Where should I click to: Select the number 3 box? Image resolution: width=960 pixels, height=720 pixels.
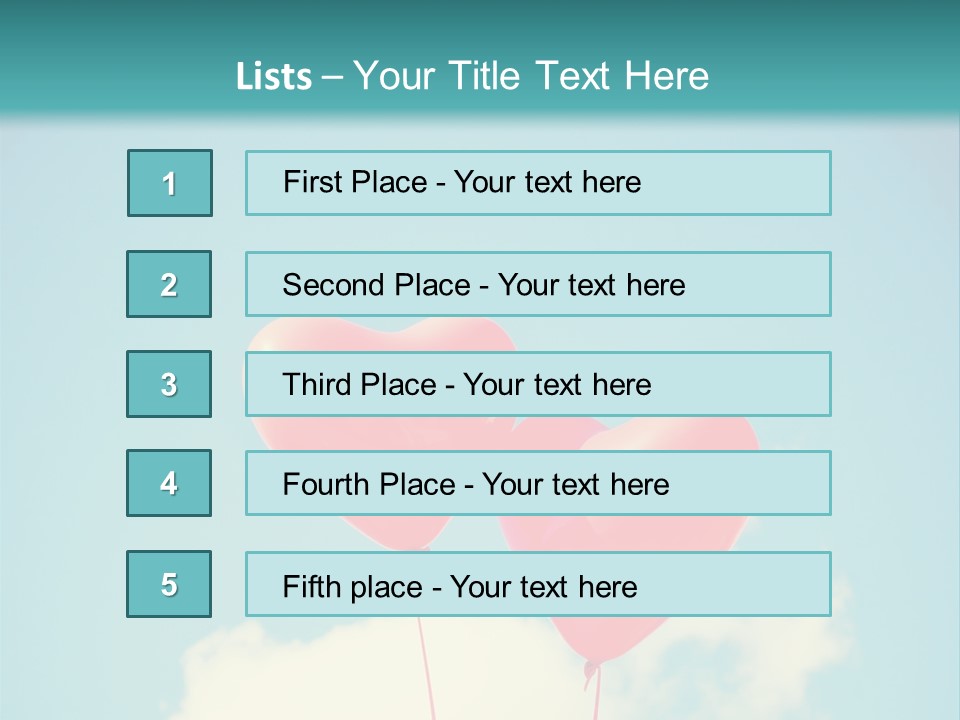pos(169,384)
